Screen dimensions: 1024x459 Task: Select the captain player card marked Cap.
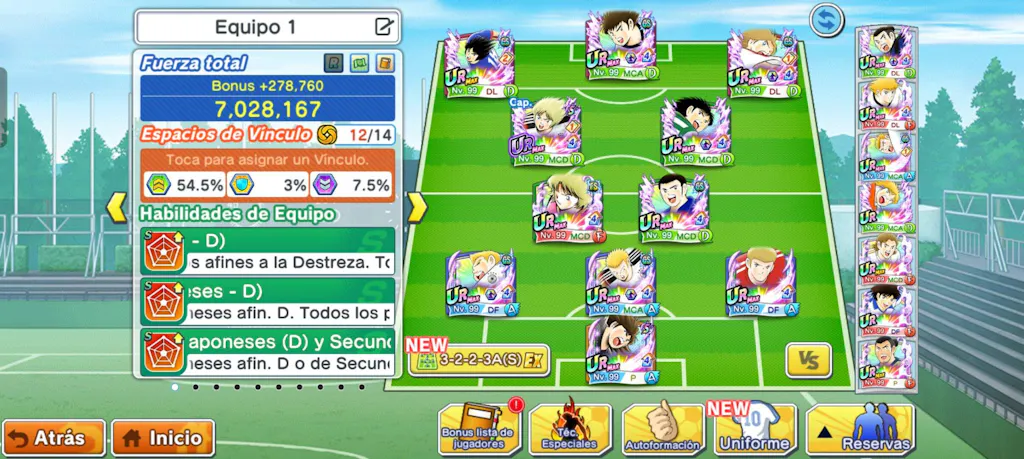click(x=546, y=131)
